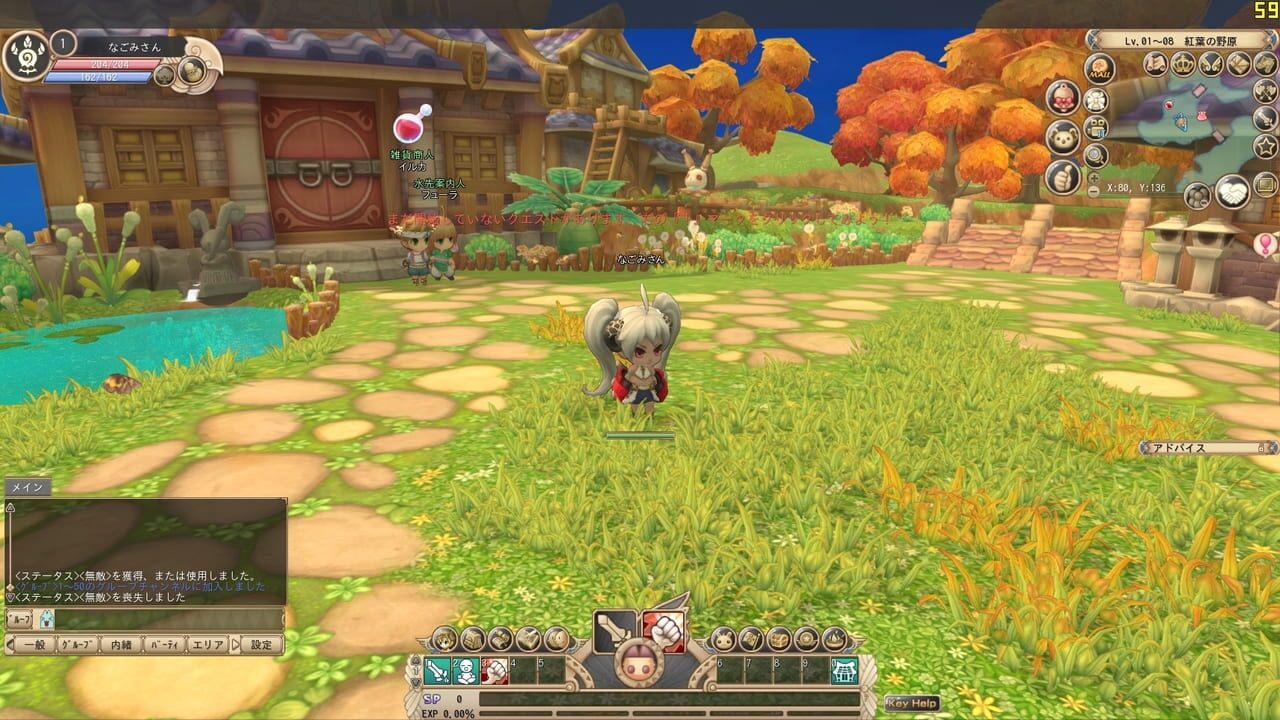Open the rabbit pet icon above the hotbar
This screenshot has width=1280, height=720.
722,639
